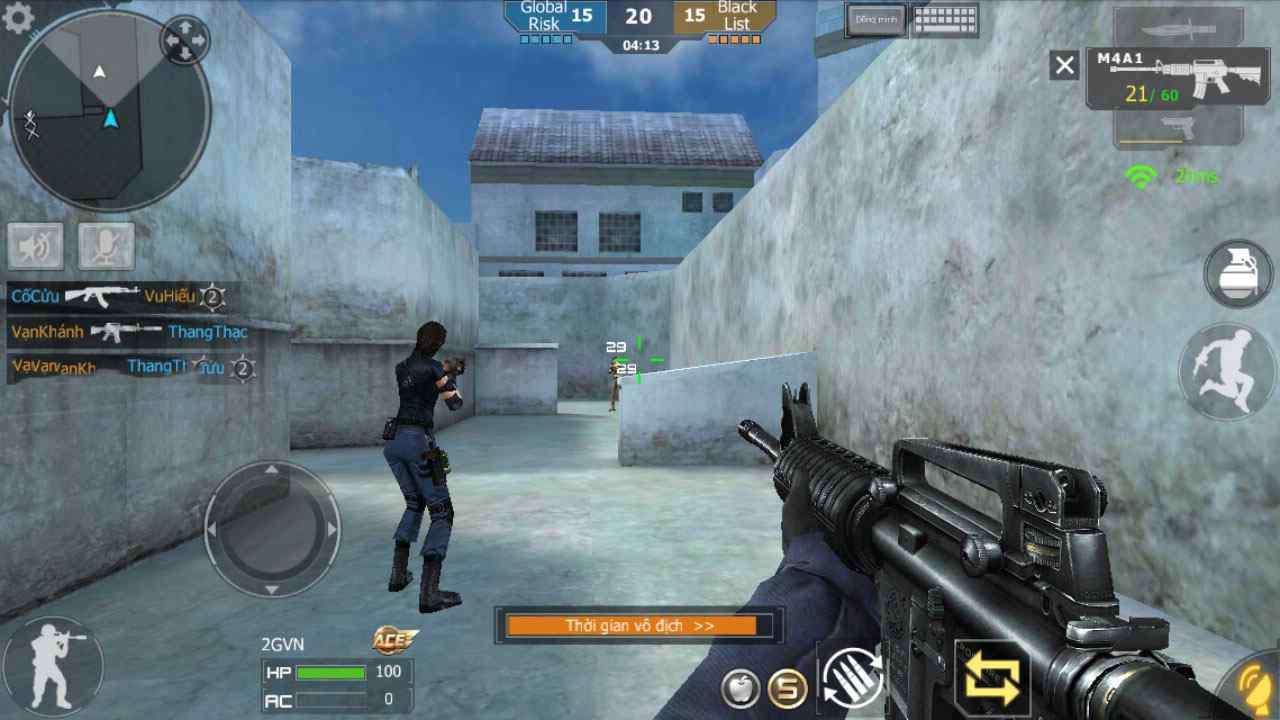This screenshot has width=1280, height=720.
Task: Open the settings gear menu
Action: coord(16,16)
